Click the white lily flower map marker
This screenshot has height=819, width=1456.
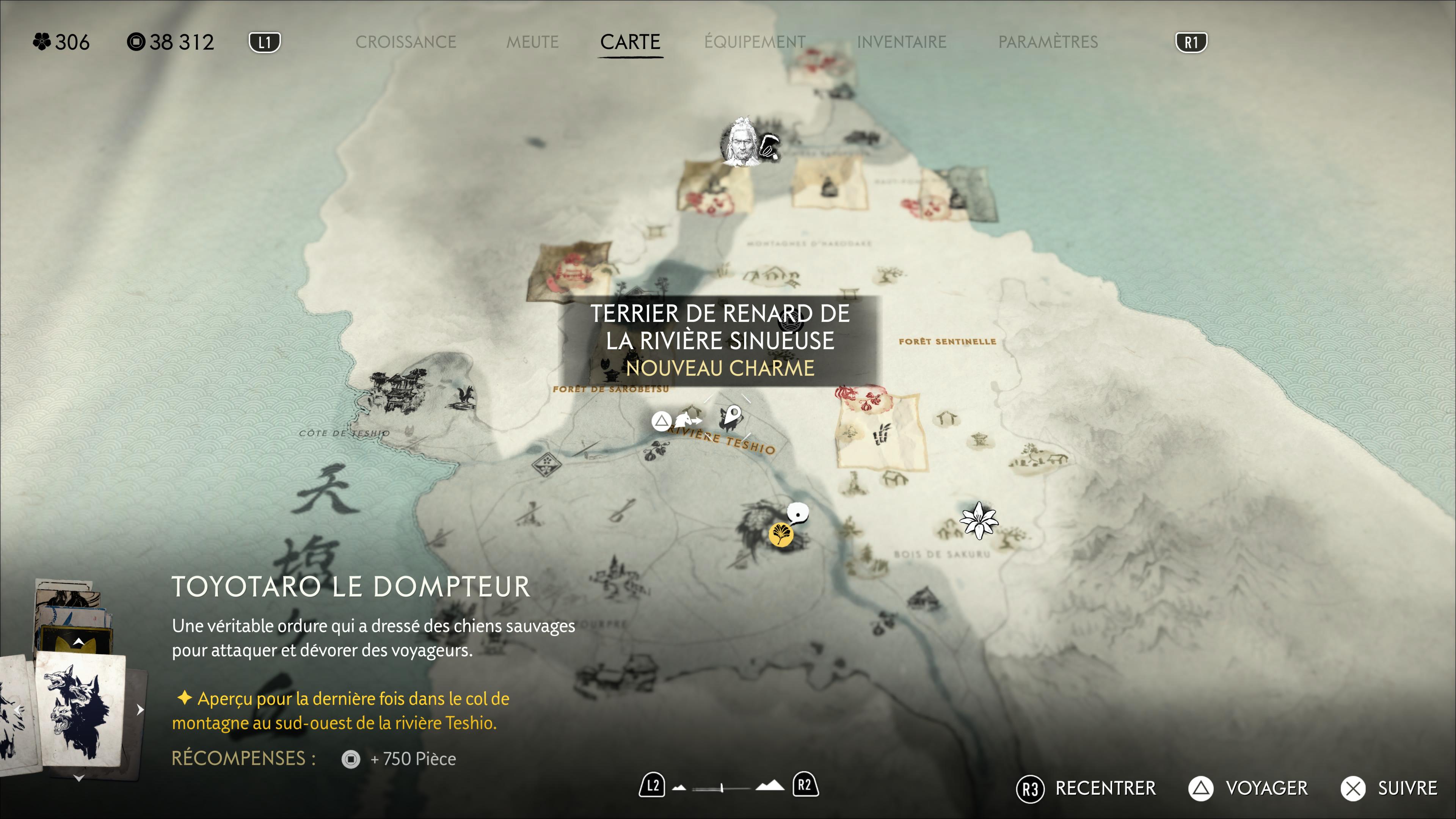pos(979,520)
